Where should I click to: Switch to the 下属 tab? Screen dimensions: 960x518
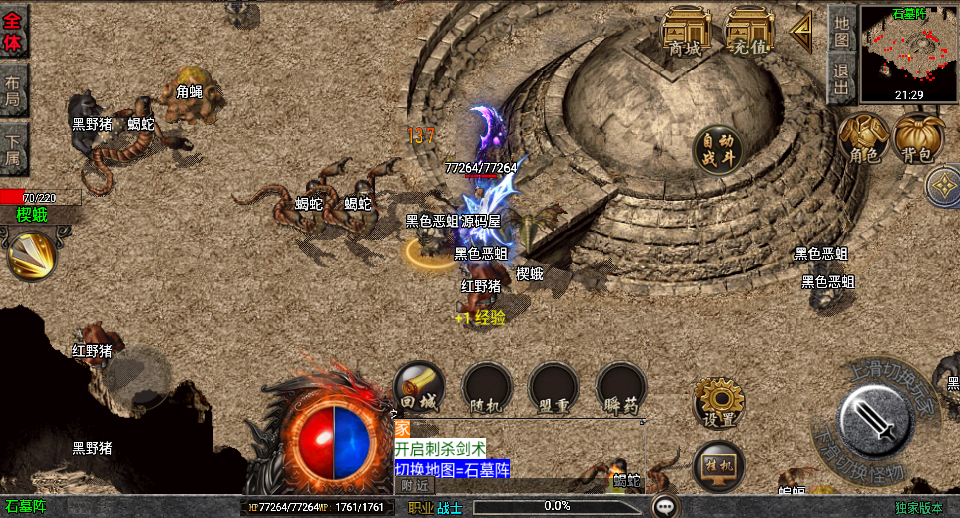13,148
